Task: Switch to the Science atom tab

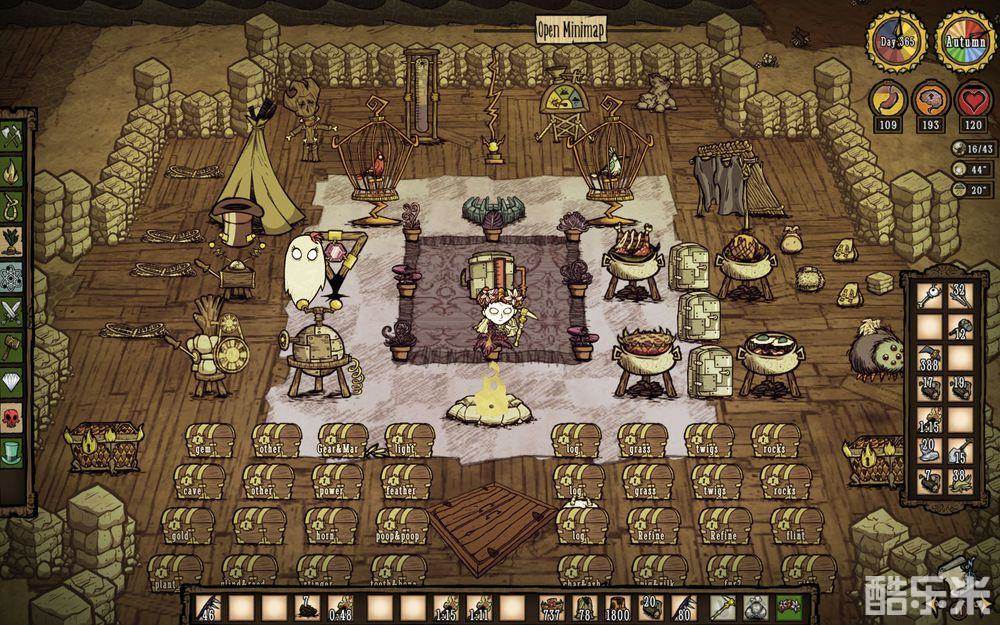Action: [x=13, y=276]
